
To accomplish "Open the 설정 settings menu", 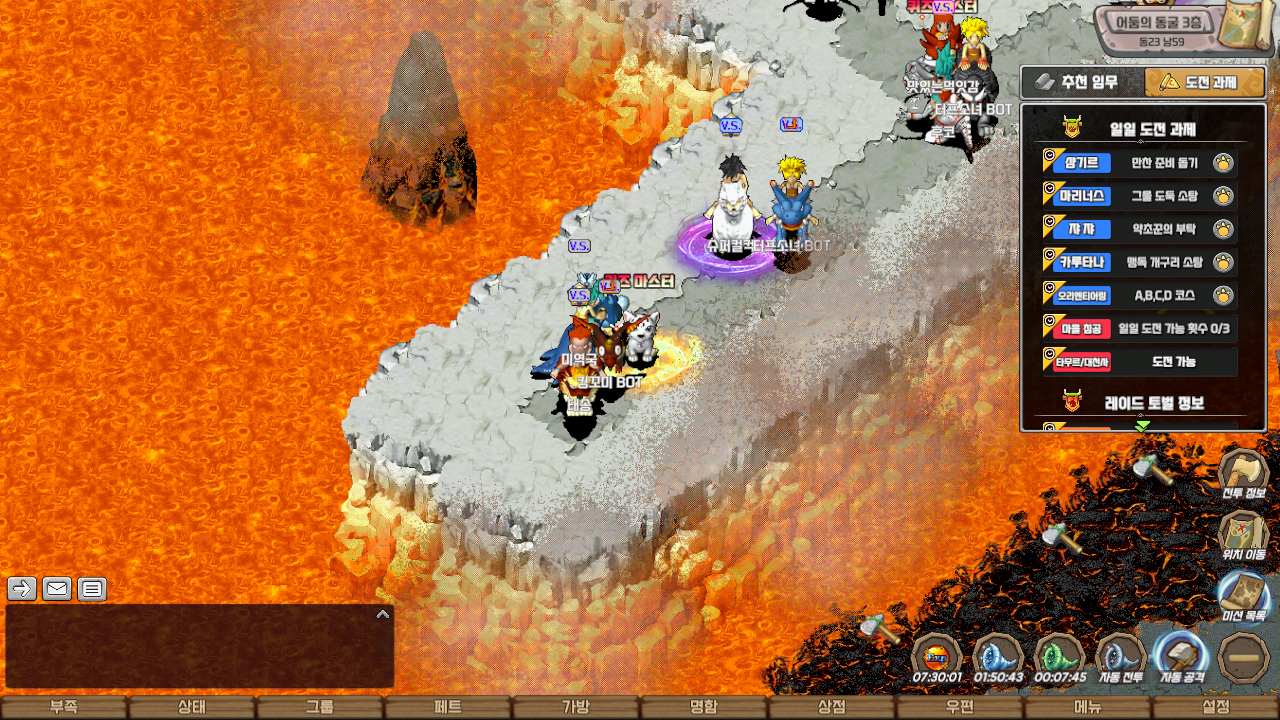I will click(x=1215, y=707).
